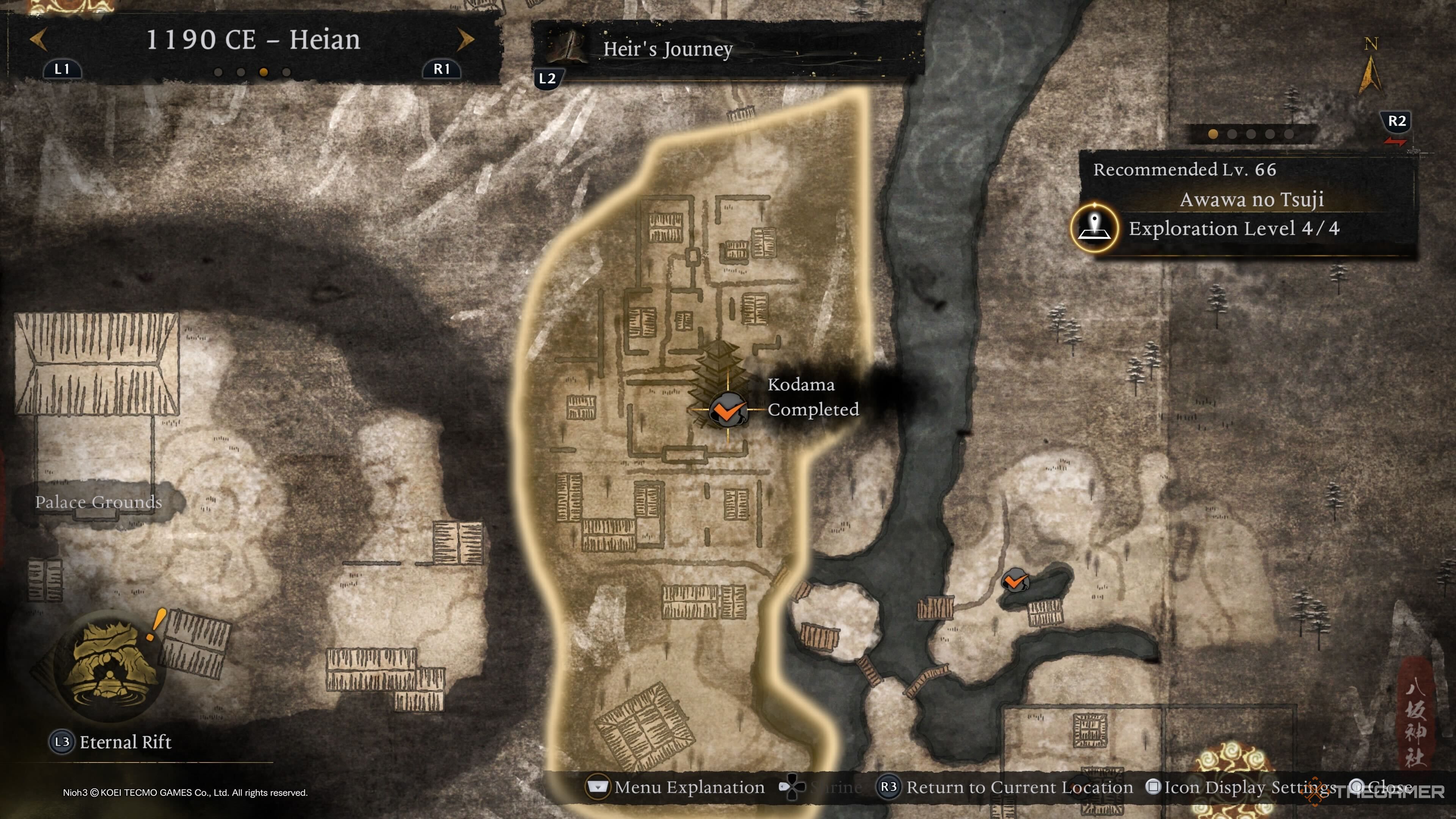Advance to the next era with the right arrow
Screen dimensions: 1456x819
coord(465,39)
